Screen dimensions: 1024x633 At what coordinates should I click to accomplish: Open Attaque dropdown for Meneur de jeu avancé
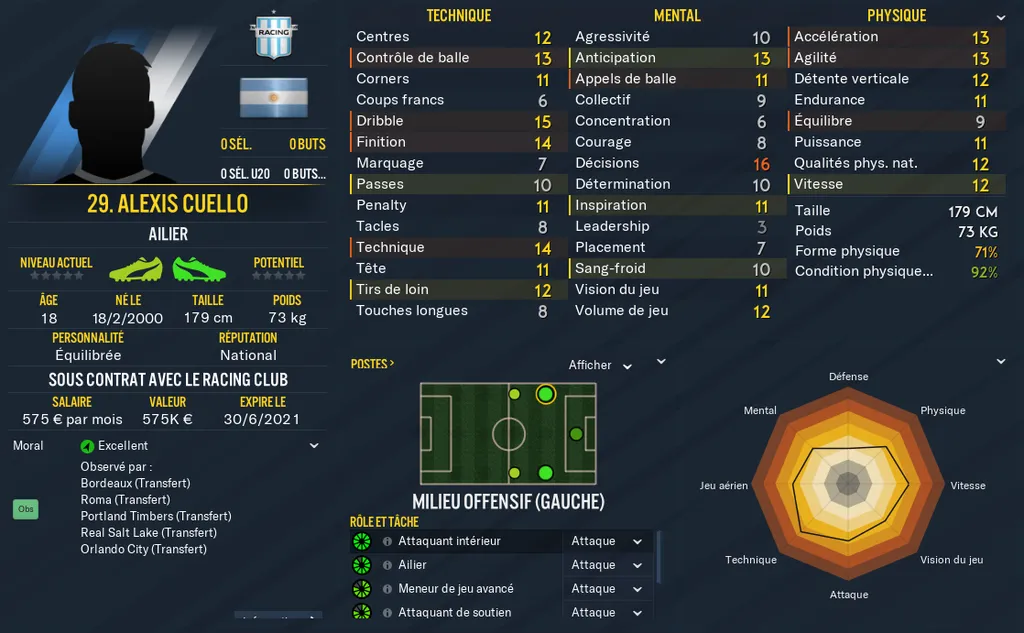[x=607, y=589]
